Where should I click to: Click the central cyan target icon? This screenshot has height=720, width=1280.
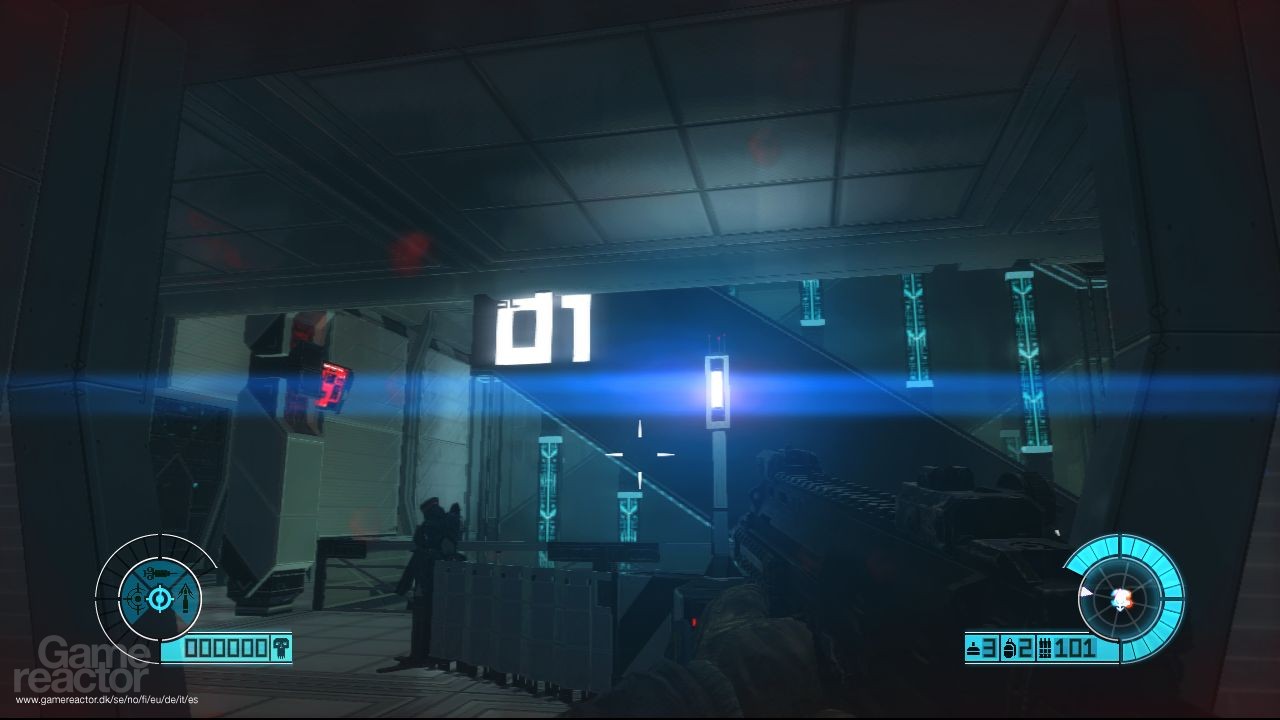click(159, 598)
